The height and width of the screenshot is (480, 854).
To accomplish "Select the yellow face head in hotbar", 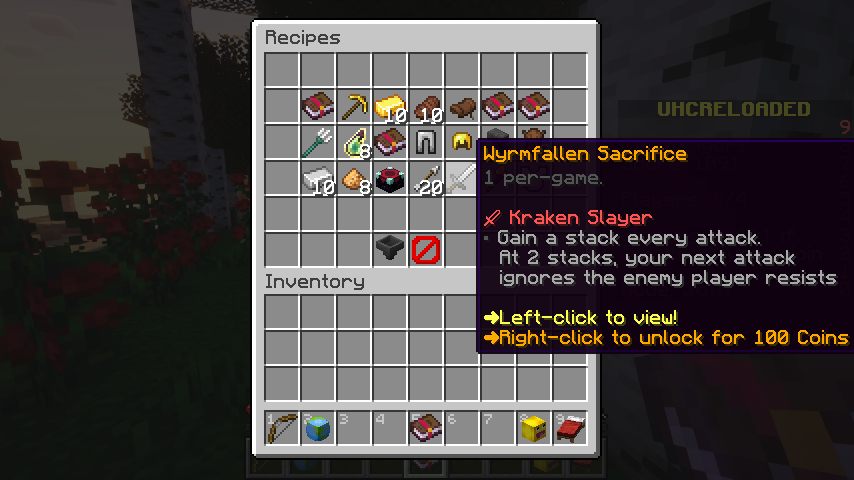I will (534, 428).
